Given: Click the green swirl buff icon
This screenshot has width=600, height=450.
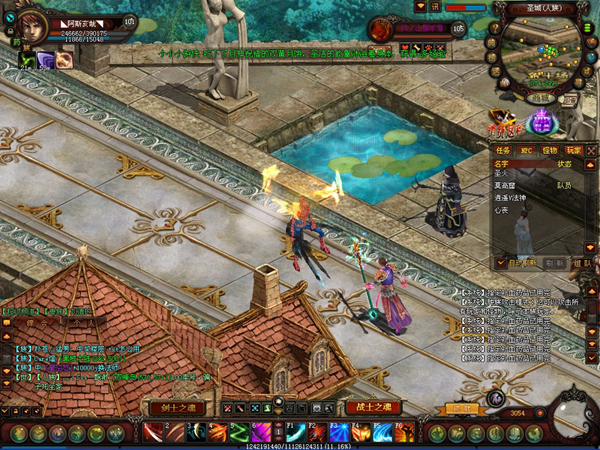Looking at the screenshot, I should tap(27, 61).
